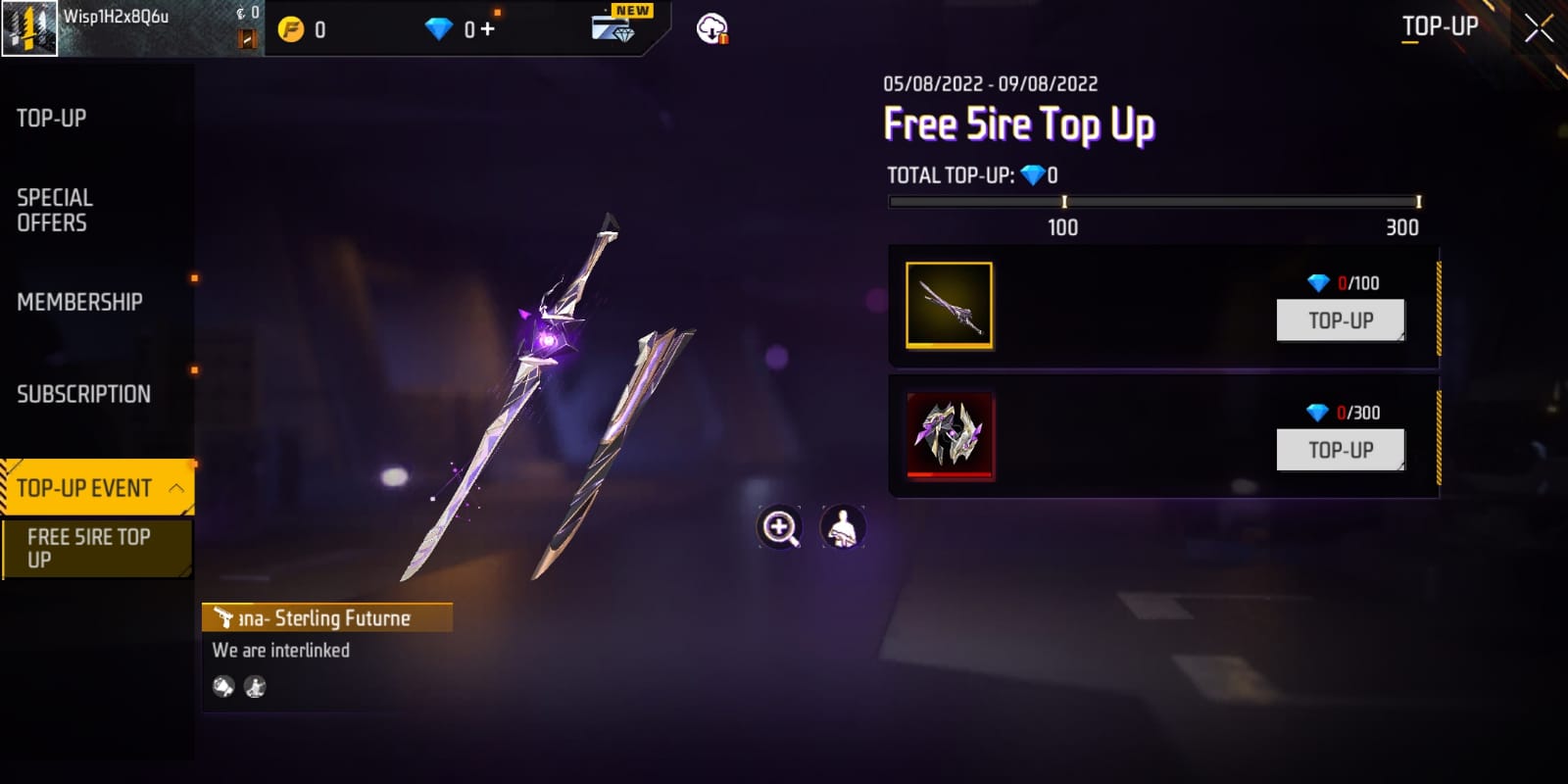
Task: Top up for the 100 diamond reward
Action: click(1340, 320)
